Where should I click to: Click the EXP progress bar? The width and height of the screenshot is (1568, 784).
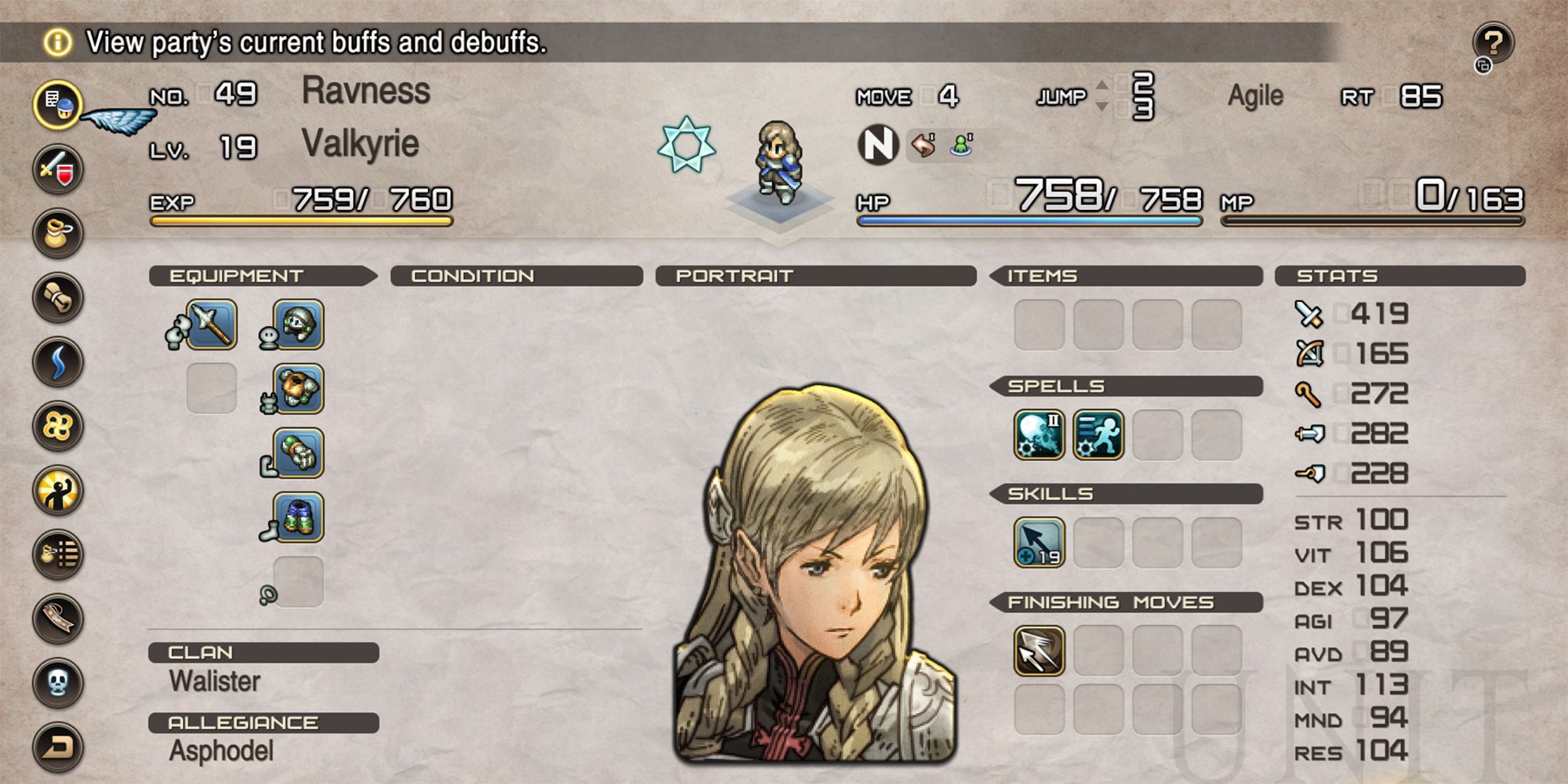302,222
